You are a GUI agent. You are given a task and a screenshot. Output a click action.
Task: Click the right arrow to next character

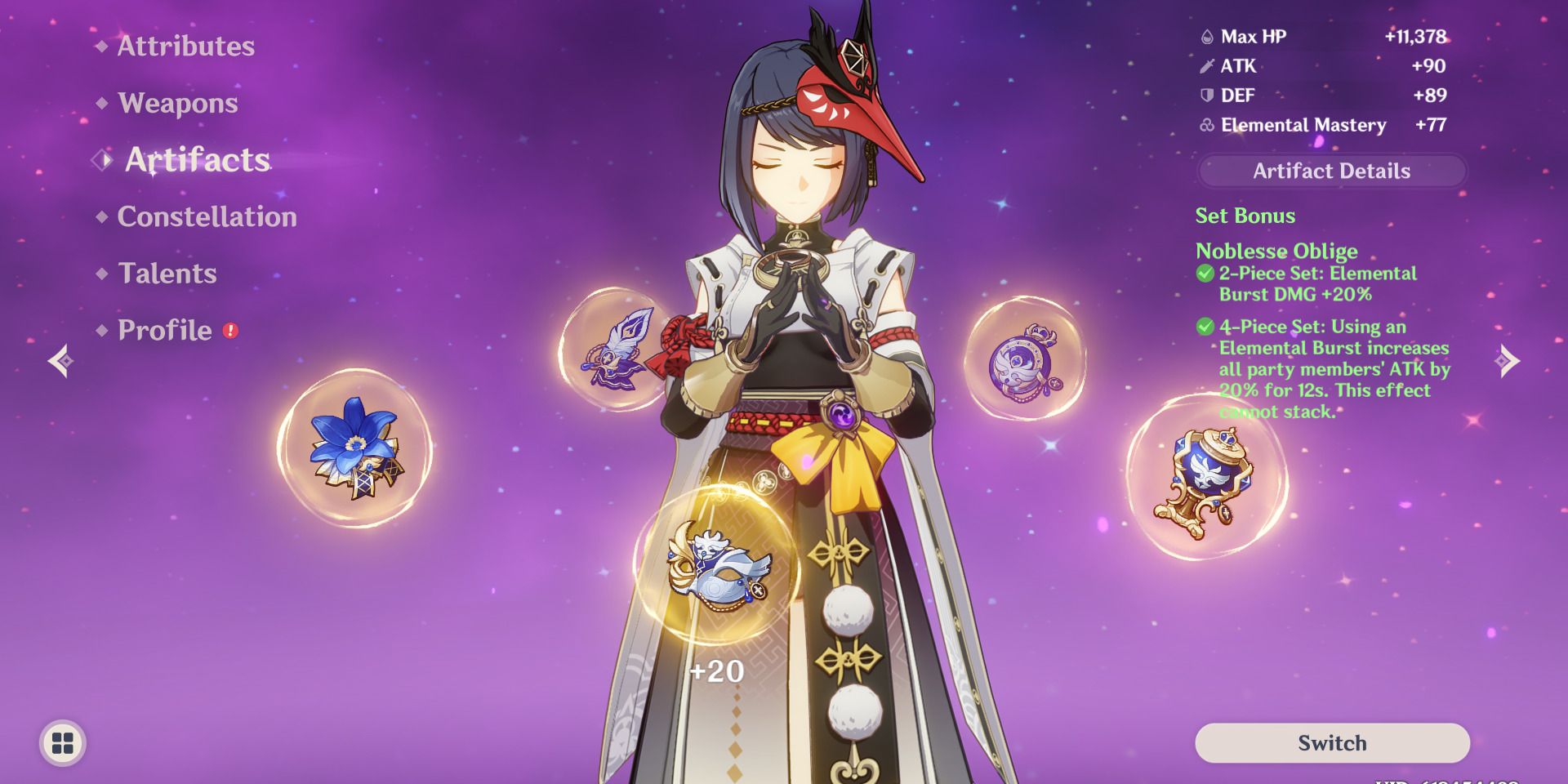(1507, 359)
